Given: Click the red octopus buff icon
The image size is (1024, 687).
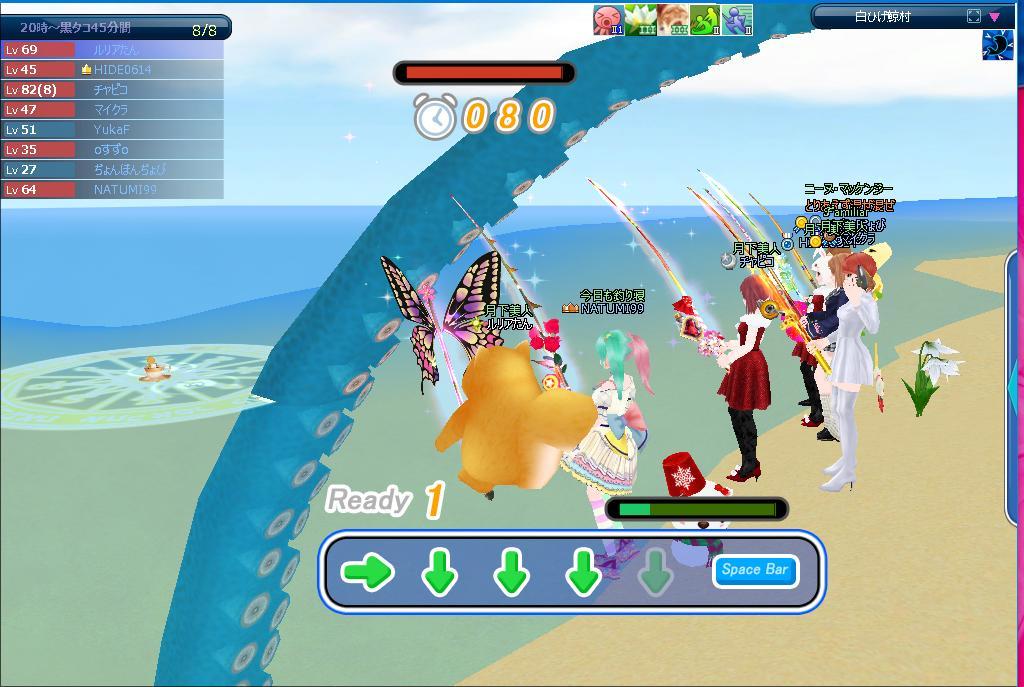Looking at the screenshot, I should click(x=609, y=19).
